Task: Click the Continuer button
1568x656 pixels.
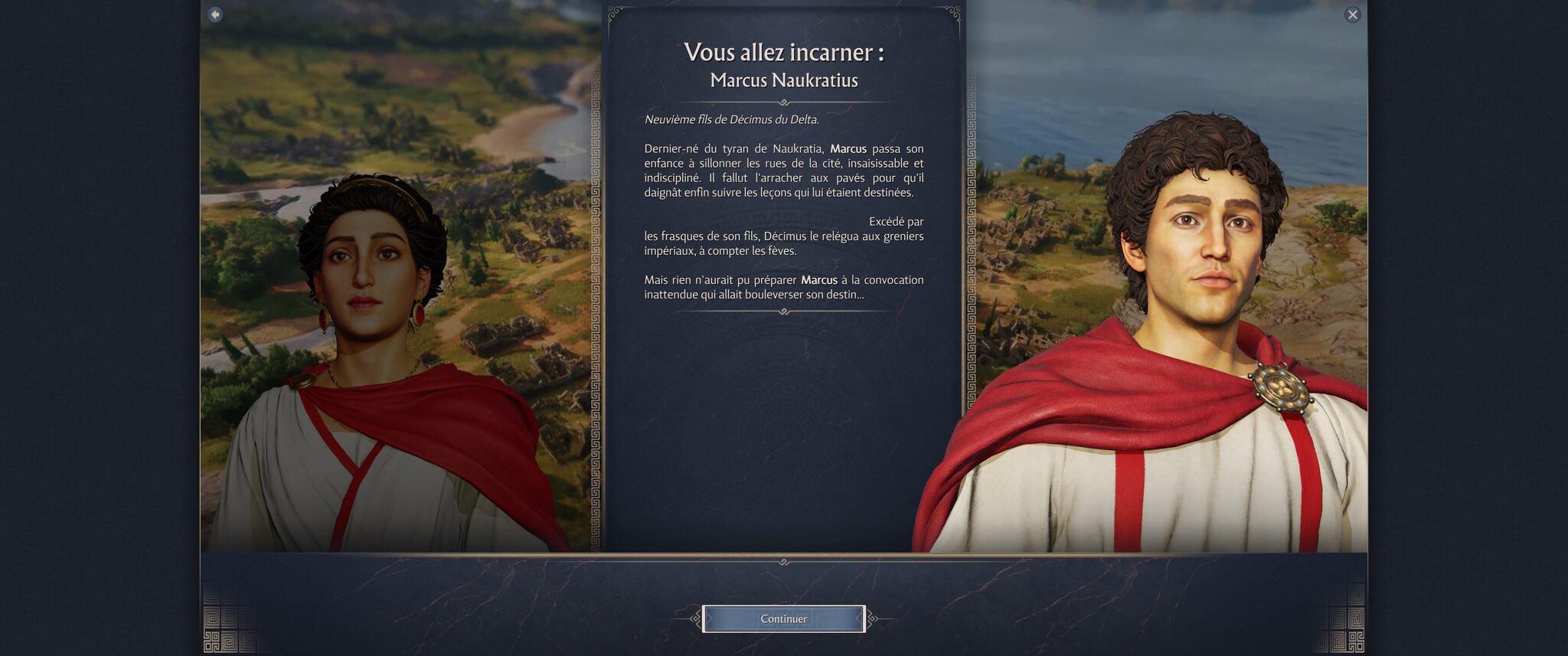Action: (x=783, y=618)
